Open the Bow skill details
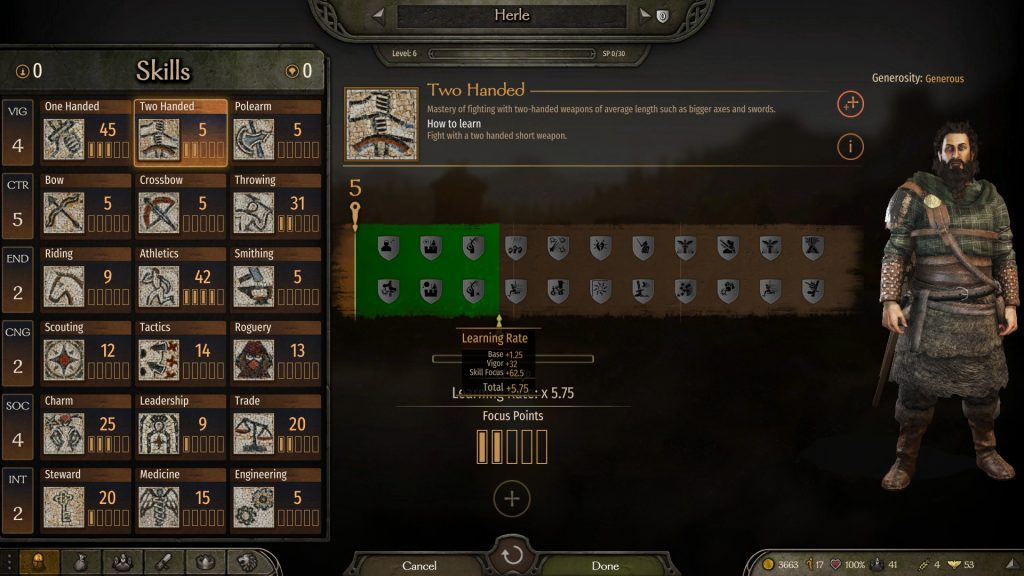1024x576 pixels. (x=86, y=206)
